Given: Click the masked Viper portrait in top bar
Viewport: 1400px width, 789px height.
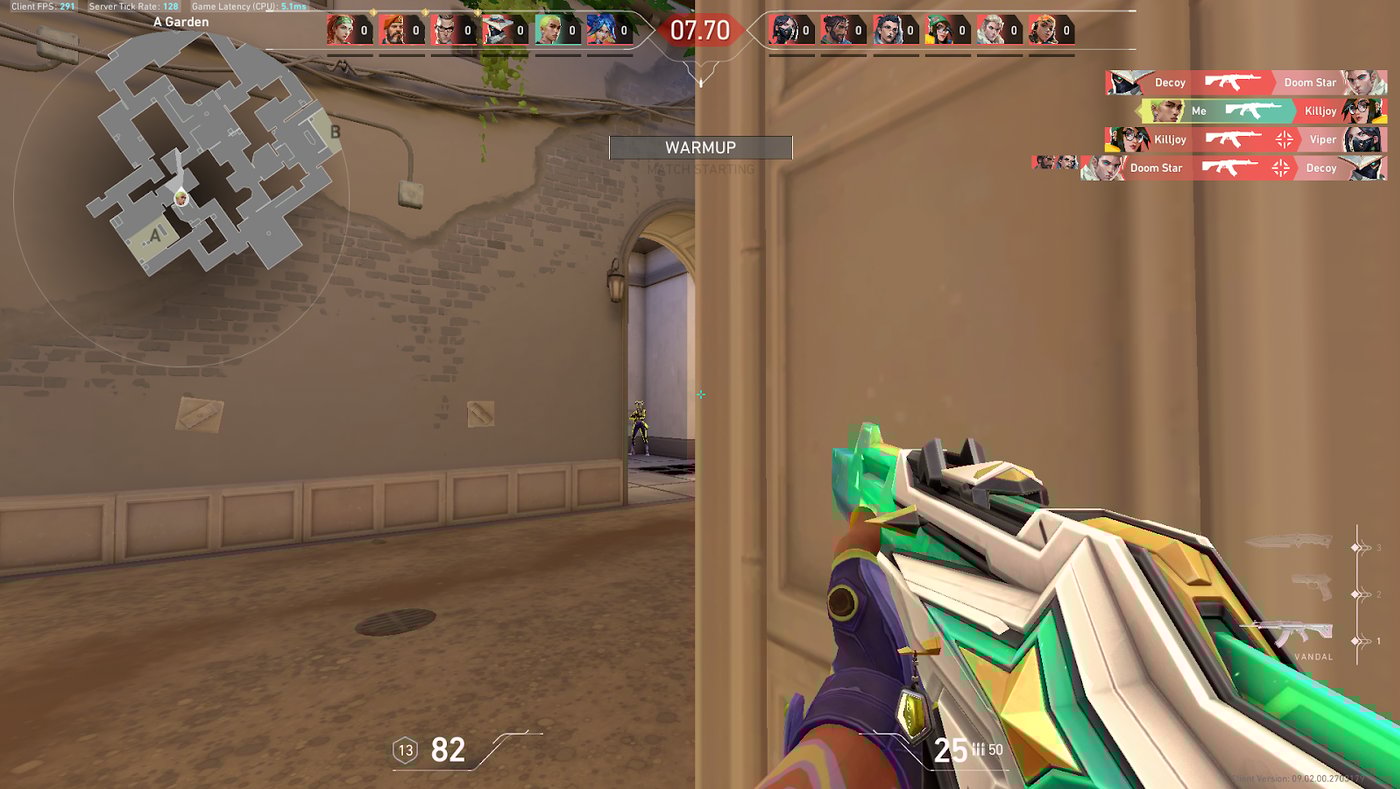Looking at the screenshot, I should [783, 30].
